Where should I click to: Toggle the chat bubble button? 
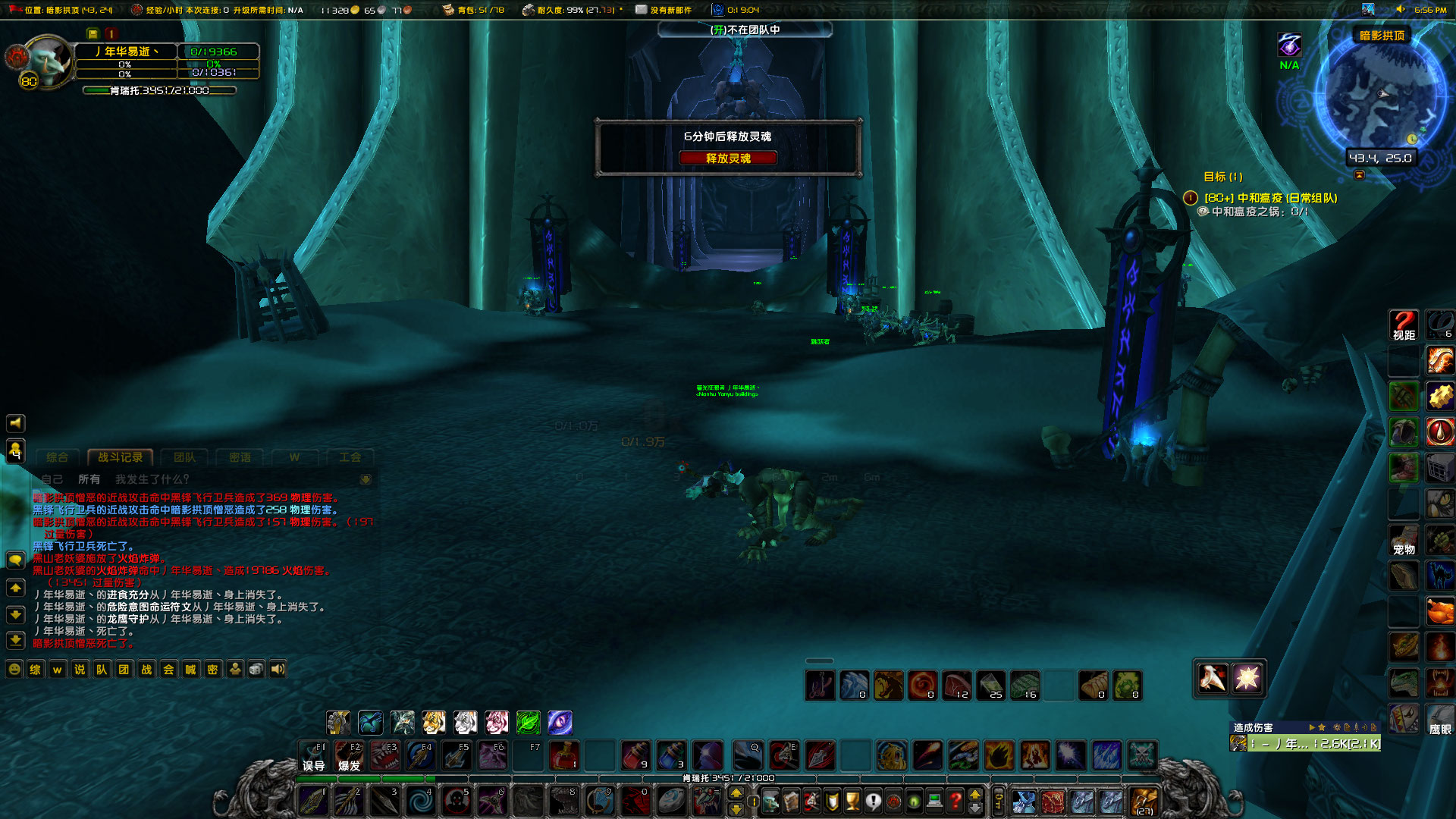(15, 559)
